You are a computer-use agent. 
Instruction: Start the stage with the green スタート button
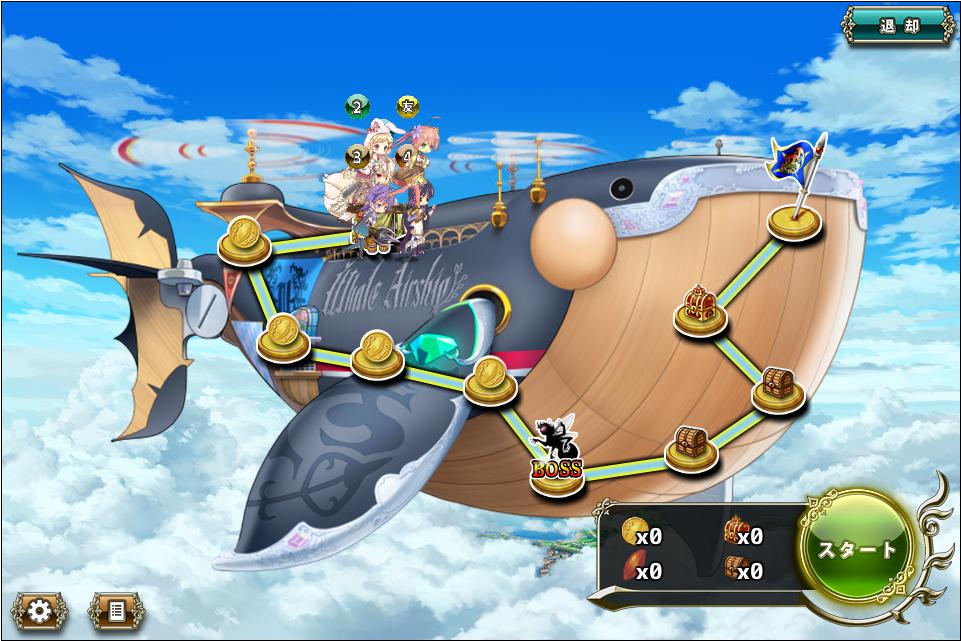point(858,549)
